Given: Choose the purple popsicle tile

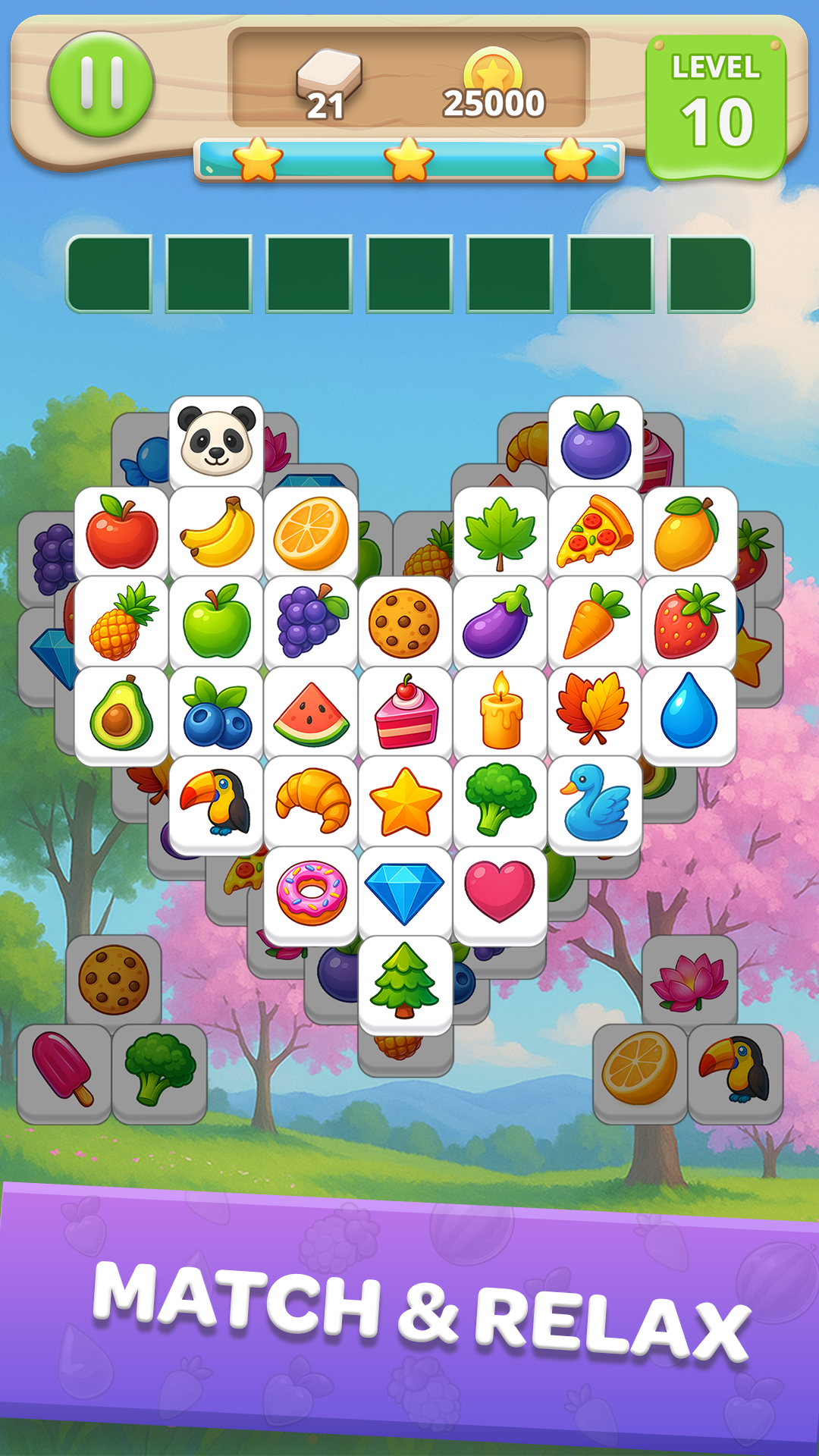Looking at the screenshot, I should (64, 1071).
